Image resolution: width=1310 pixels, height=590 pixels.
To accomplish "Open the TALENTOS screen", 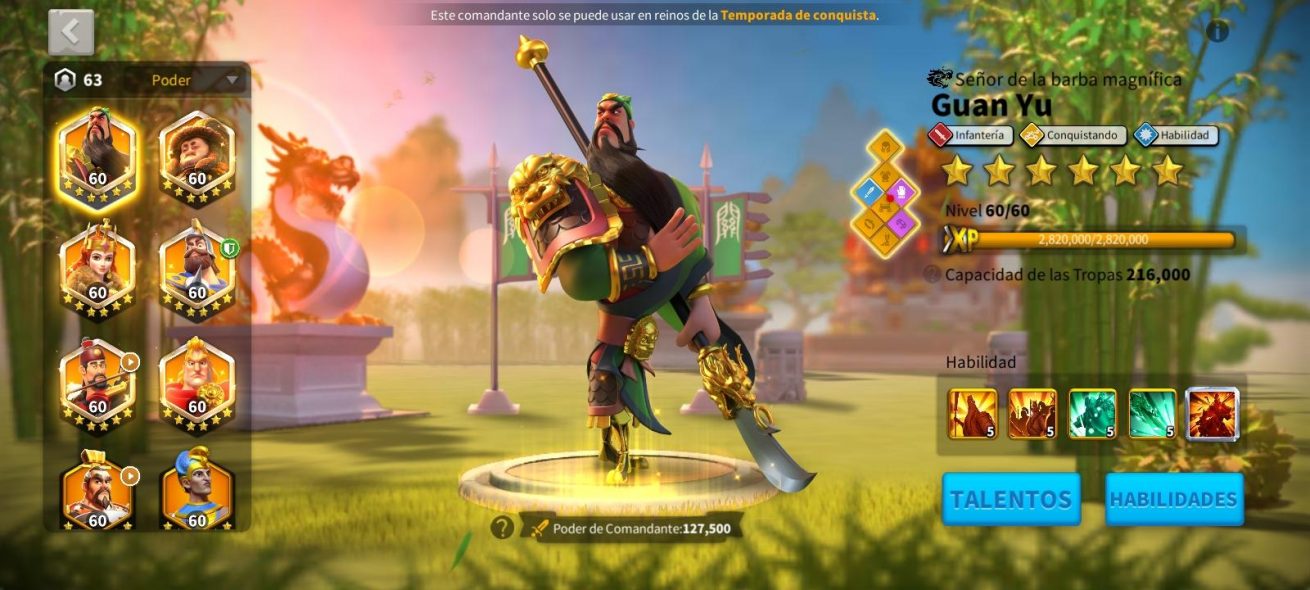I will [x=1011, y=499].
